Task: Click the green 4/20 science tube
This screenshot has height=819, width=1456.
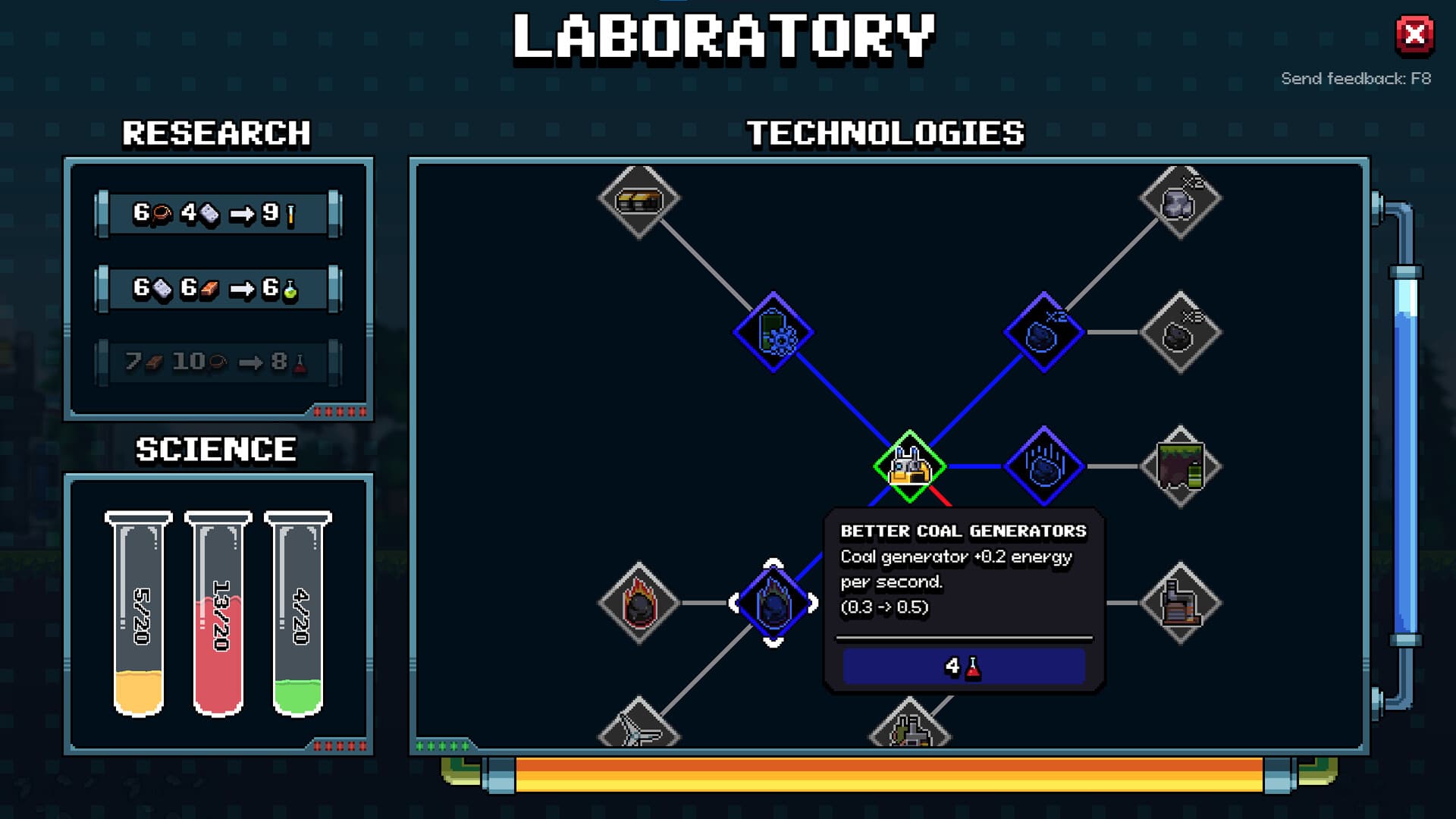Action: point(297,614)
